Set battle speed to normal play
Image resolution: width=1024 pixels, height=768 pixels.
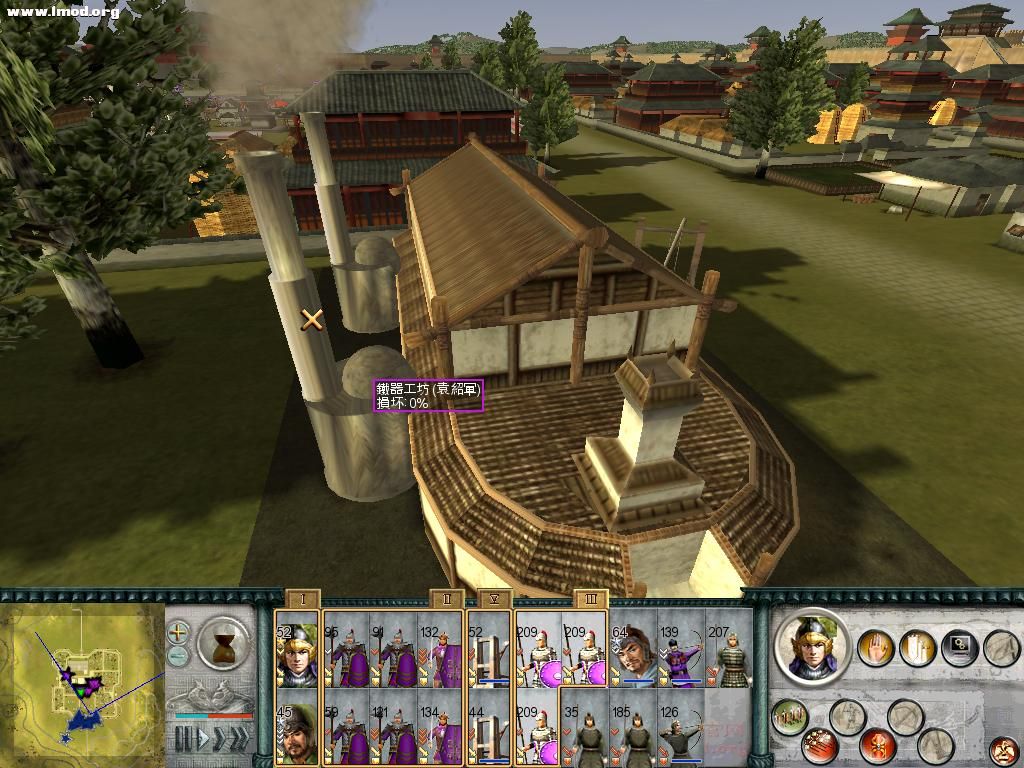[202, 739]
